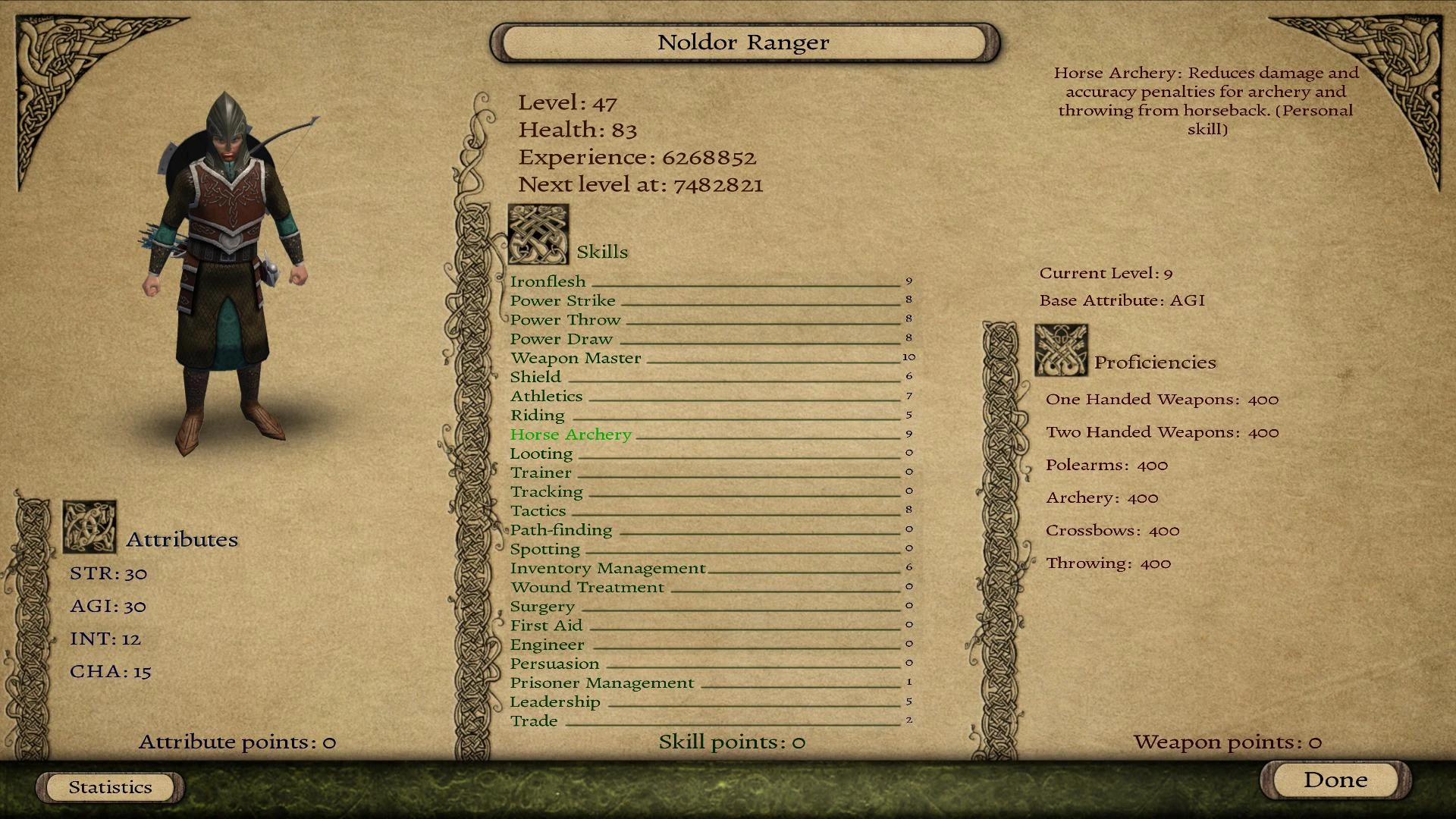Choose the Looting skill entry

click(x=541, y=453)
